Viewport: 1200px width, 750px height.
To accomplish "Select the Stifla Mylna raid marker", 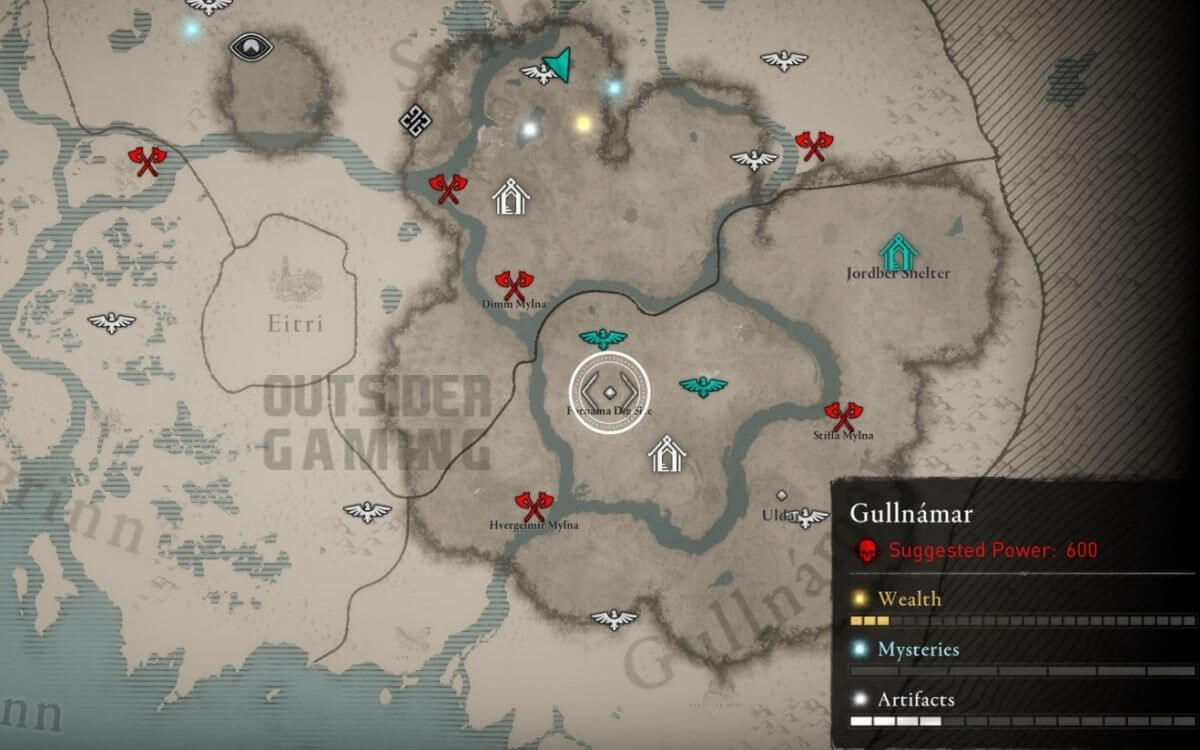I will pyautogui.click(x=842, y=414).
